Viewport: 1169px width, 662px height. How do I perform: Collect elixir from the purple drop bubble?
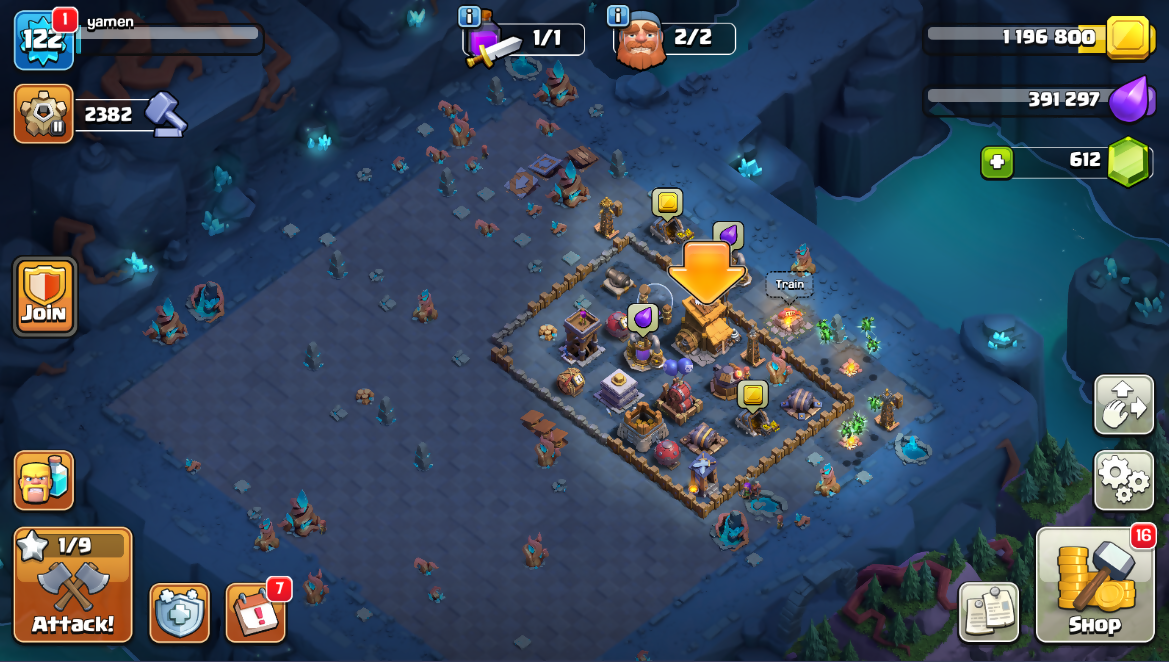coord(643,318)
